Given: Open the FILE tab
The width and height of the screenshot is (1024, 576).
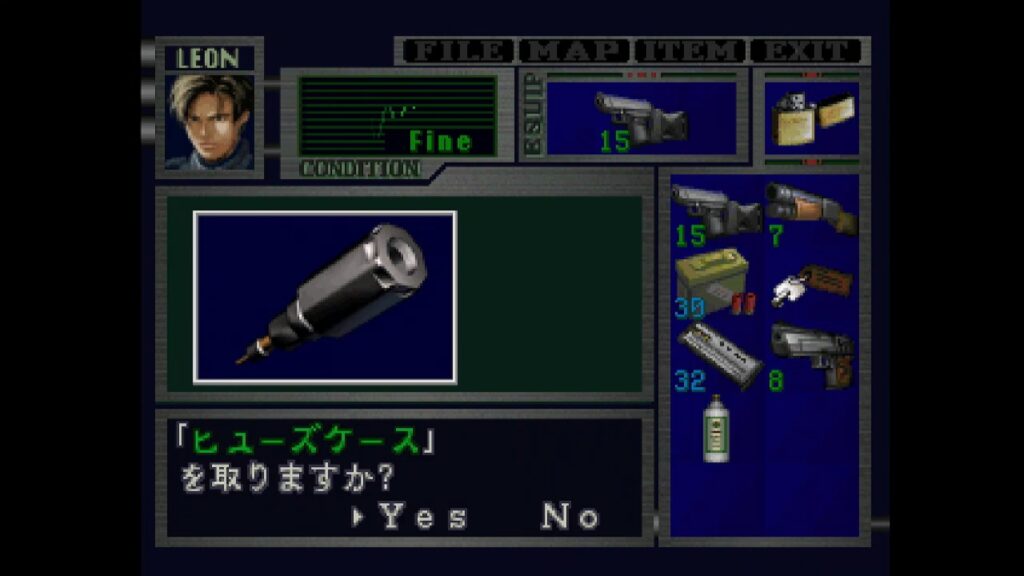Looking at the screenshot, I should click(455, 51).
